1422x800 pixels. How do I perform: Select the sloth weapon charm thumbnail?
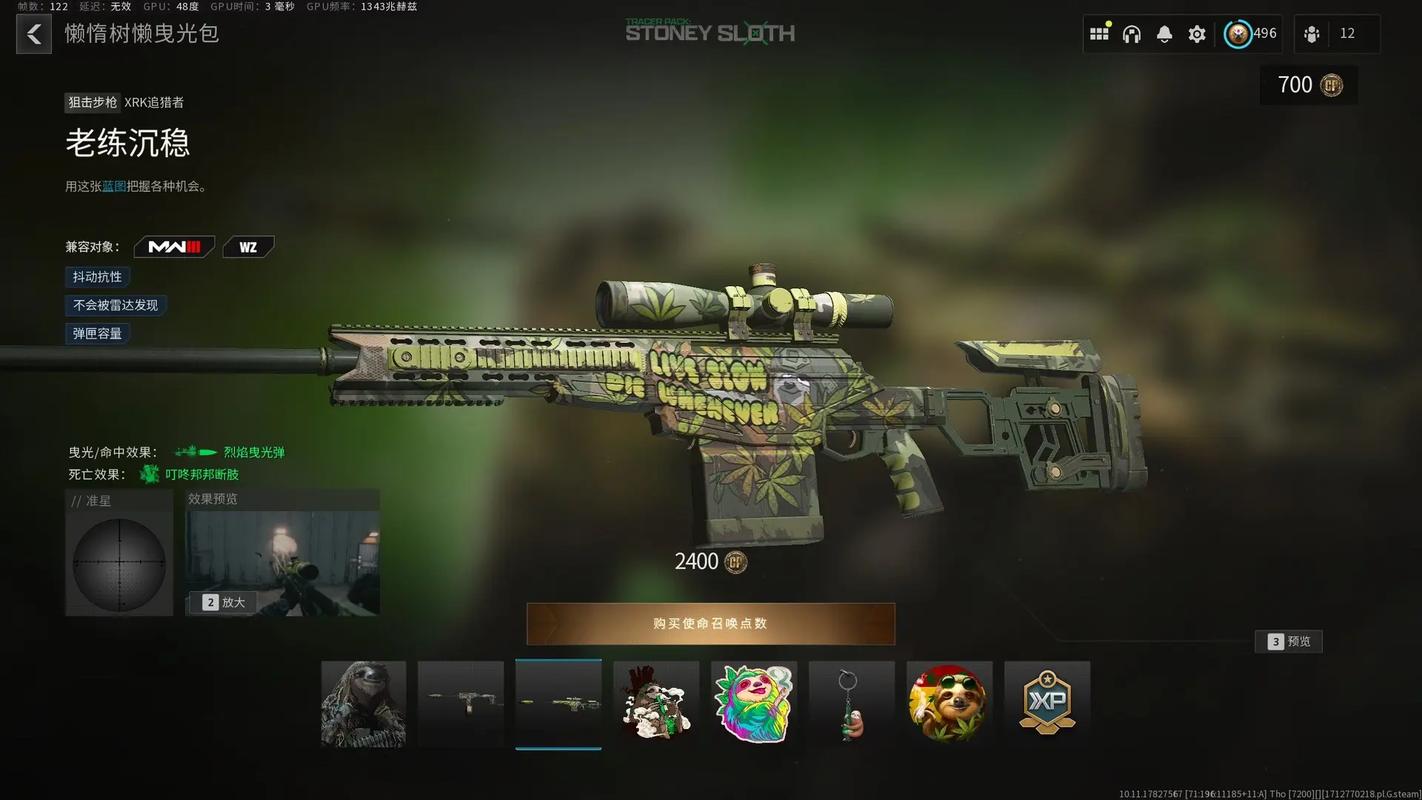pos(851,703)
